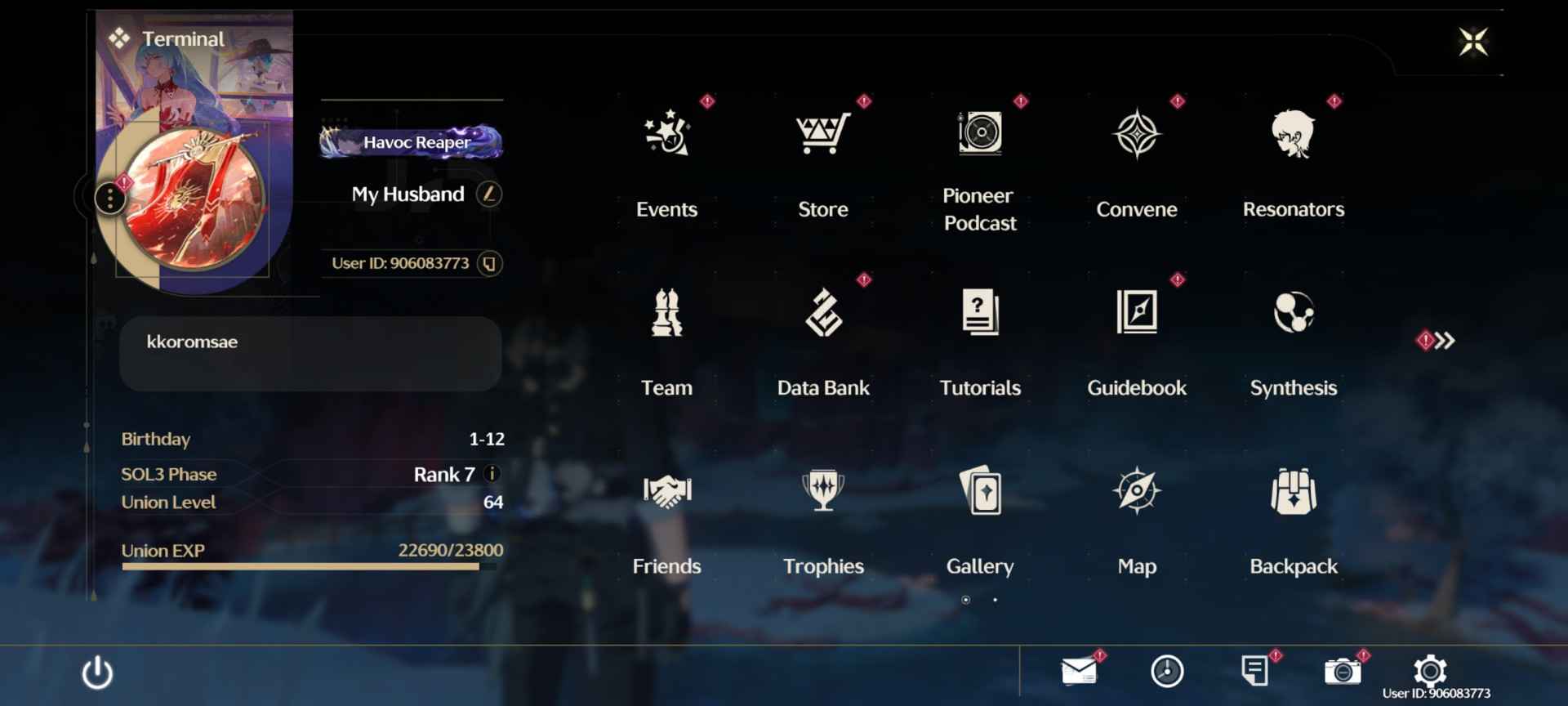The width and height of the screenshot is (1568, 706).
Task: Open the Synthesis crafting menu
Action: point(1293,327)
